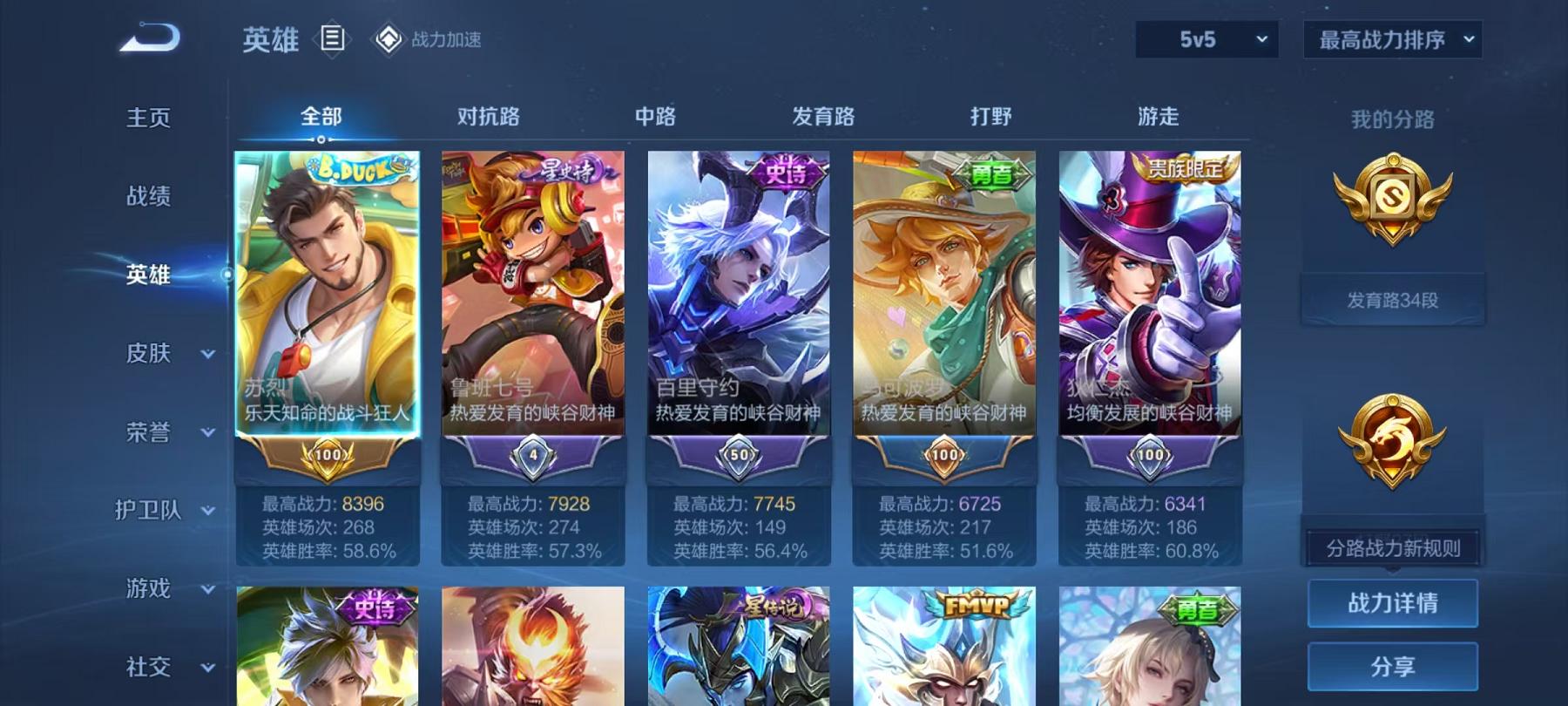This screenshot has height=706, width=1568.
Task: Open the 最高战力排序 sorting dropdown
Action: pyautogui.click(x=1389, y=38)
